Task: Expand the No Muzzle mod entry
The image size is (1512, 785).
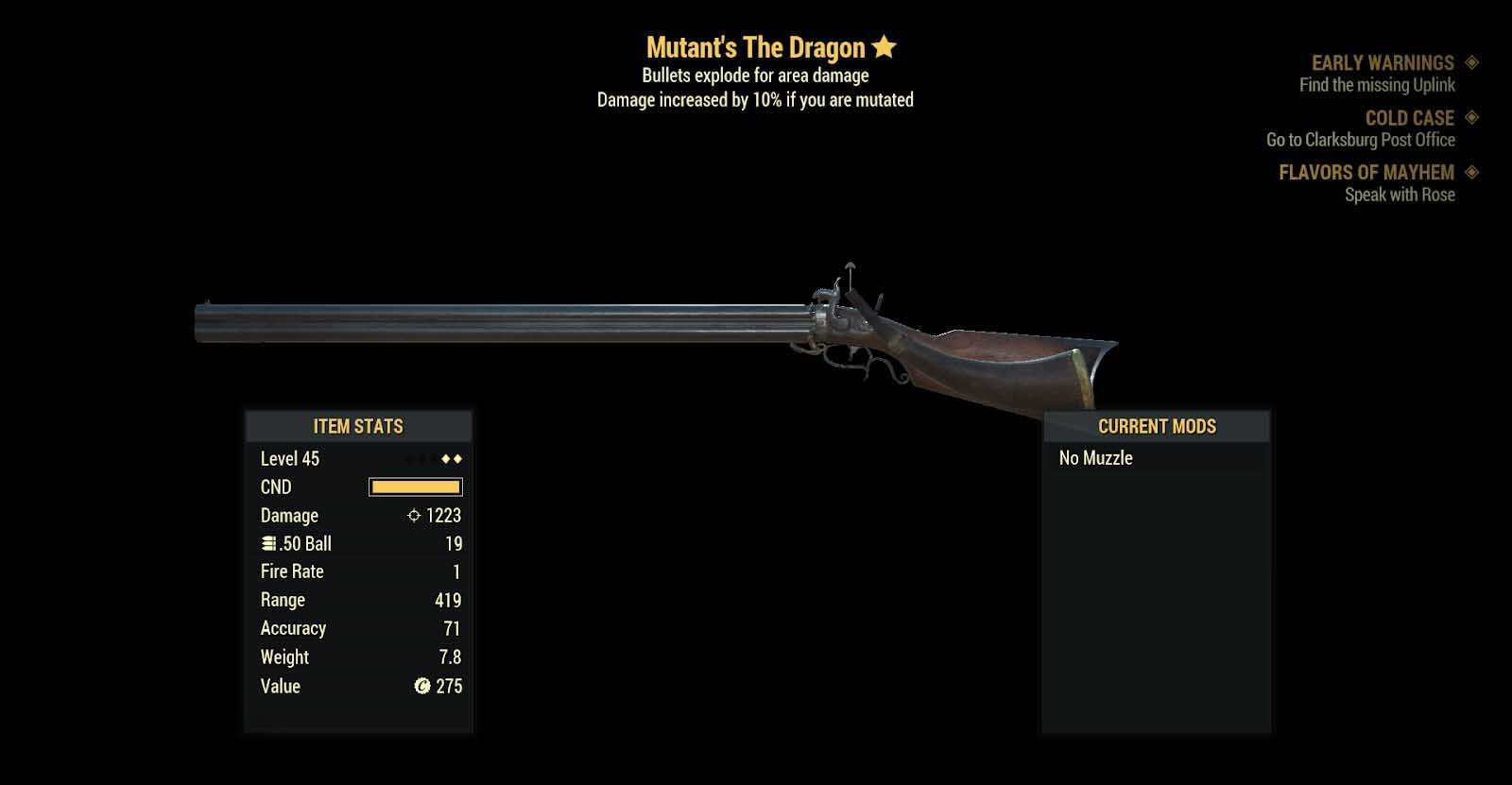Action: click(1094, 458)
